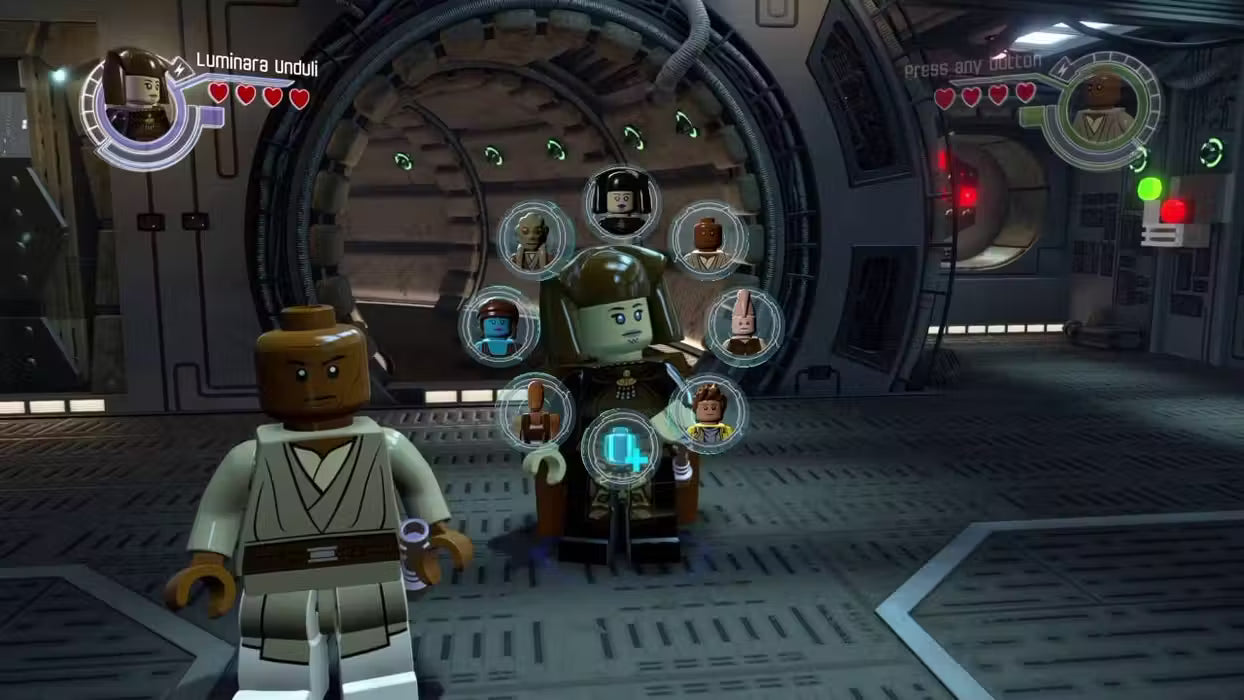Select Kit Fisto in the character wheel
1244x700 pixels.
coord(536,239)
